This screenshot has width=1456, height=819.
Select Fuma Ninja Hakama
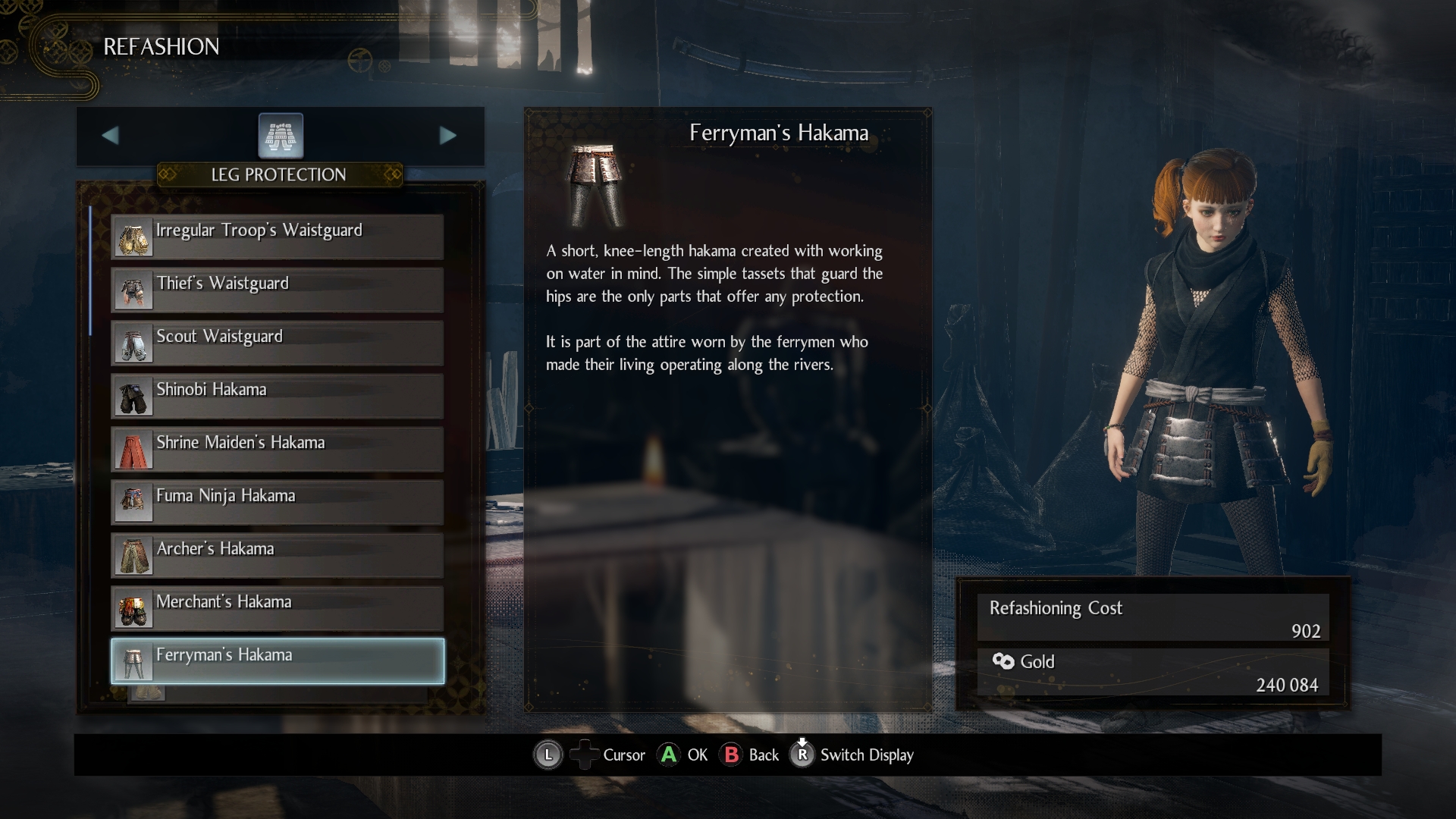tap(278, 503)
